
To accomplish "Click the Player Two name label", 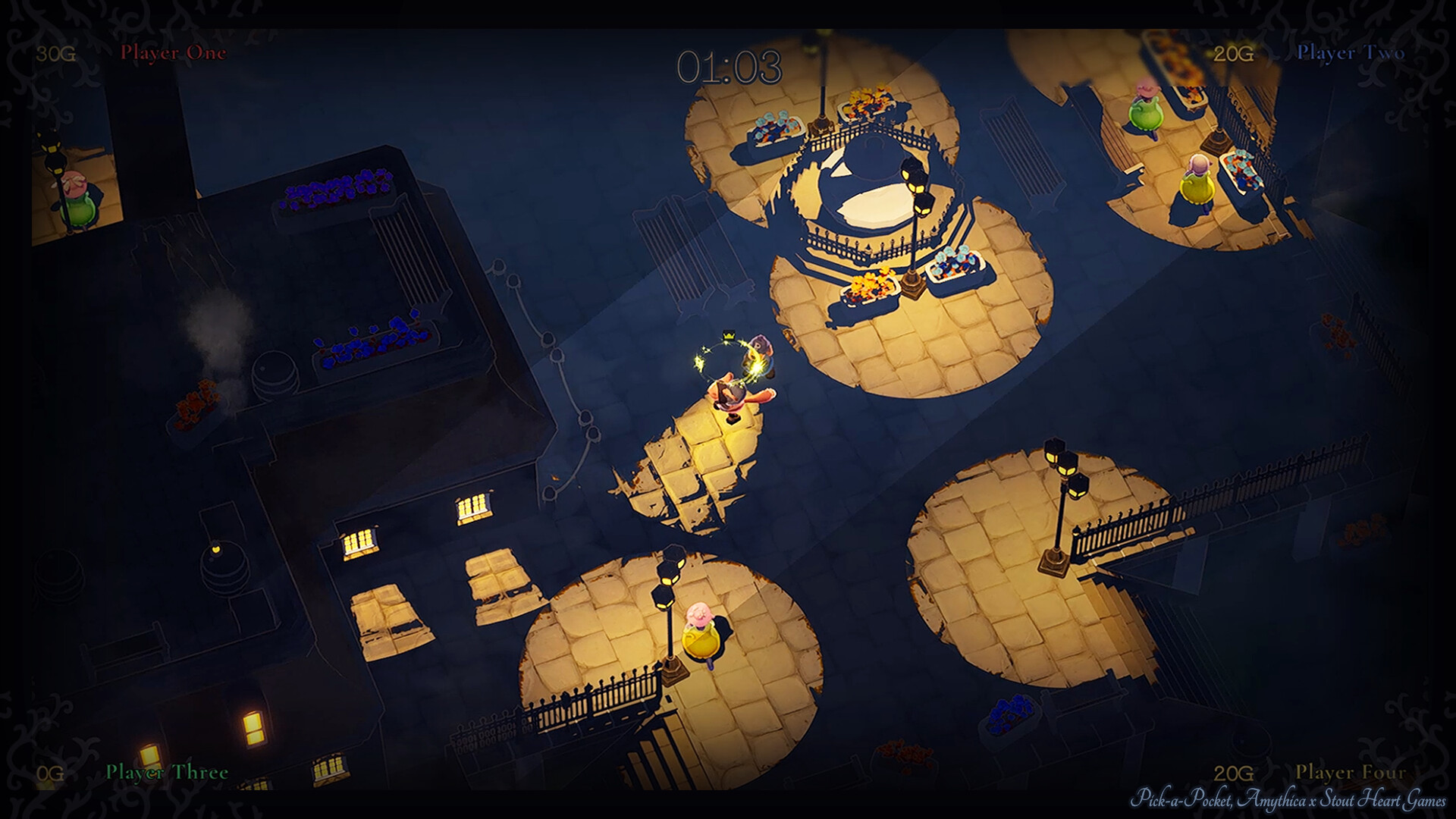I will pos(1350,53).
